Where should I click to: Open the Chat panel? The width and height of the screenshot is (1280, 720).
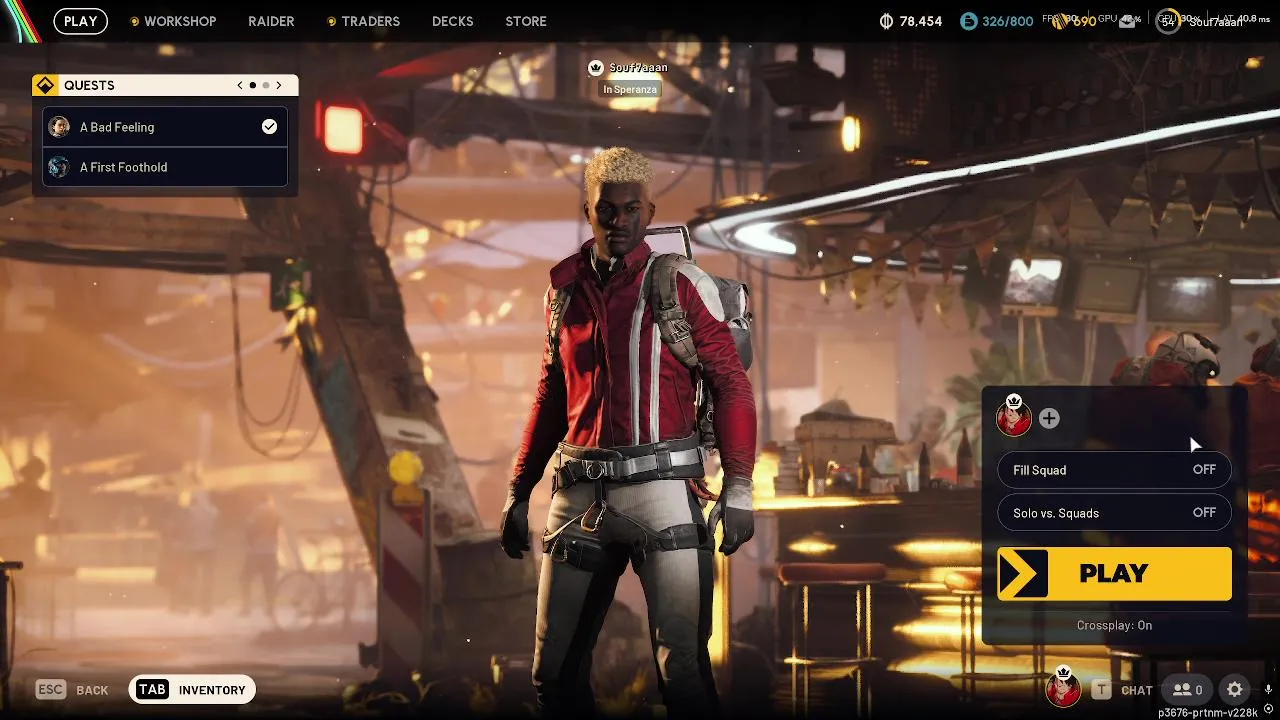tap(1123, 690)
